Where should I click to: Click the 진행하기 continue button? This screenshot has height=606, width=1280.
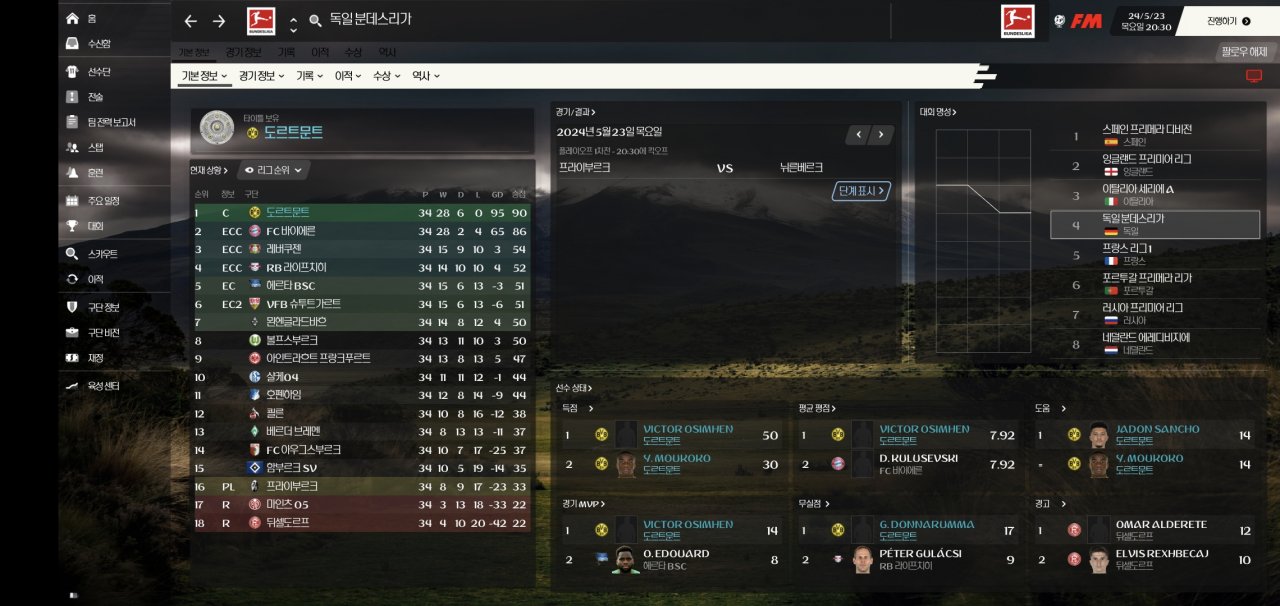coord(1228,20)
